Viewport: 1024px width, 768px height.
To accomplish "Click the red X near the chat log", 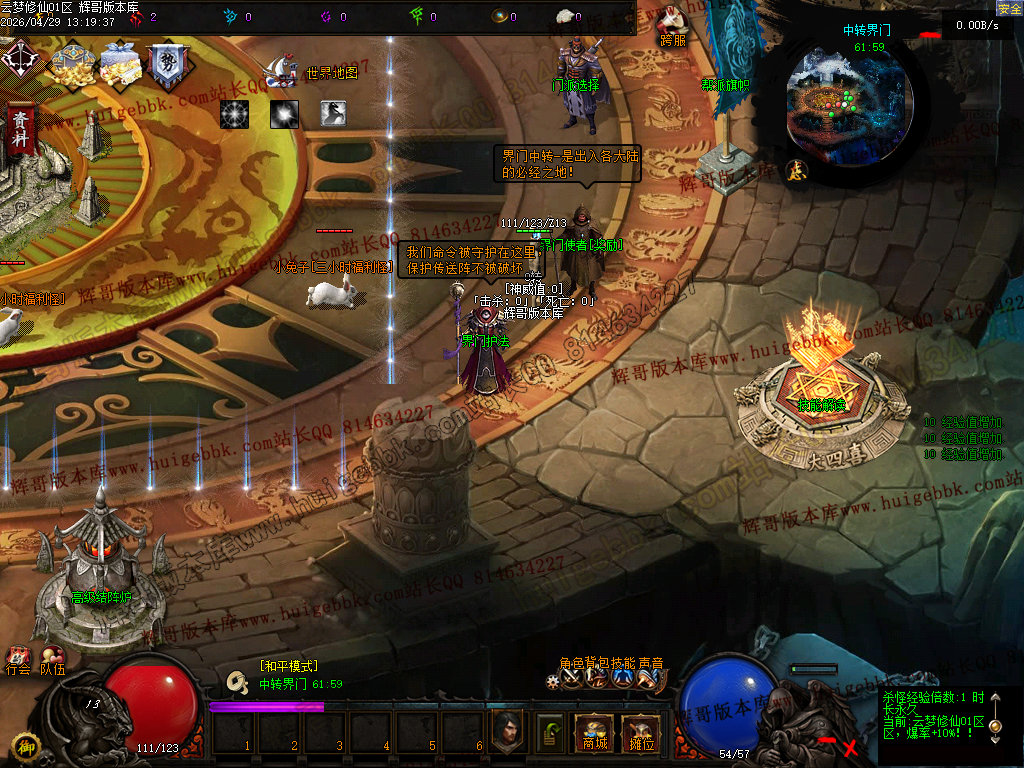I will [850, 747].
